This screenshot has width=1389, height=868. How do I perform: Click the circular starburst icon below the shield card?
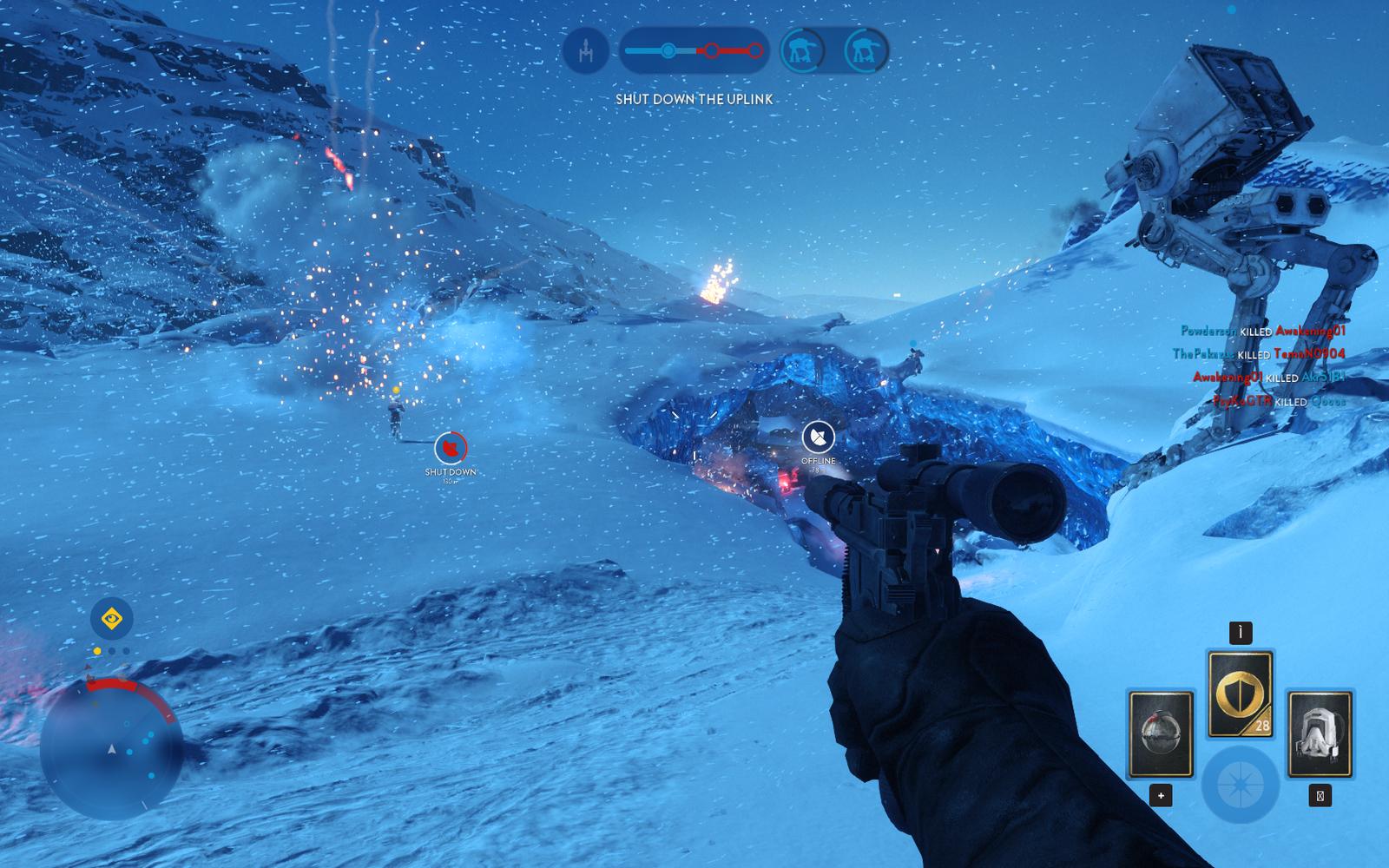tap(1240, 785)
